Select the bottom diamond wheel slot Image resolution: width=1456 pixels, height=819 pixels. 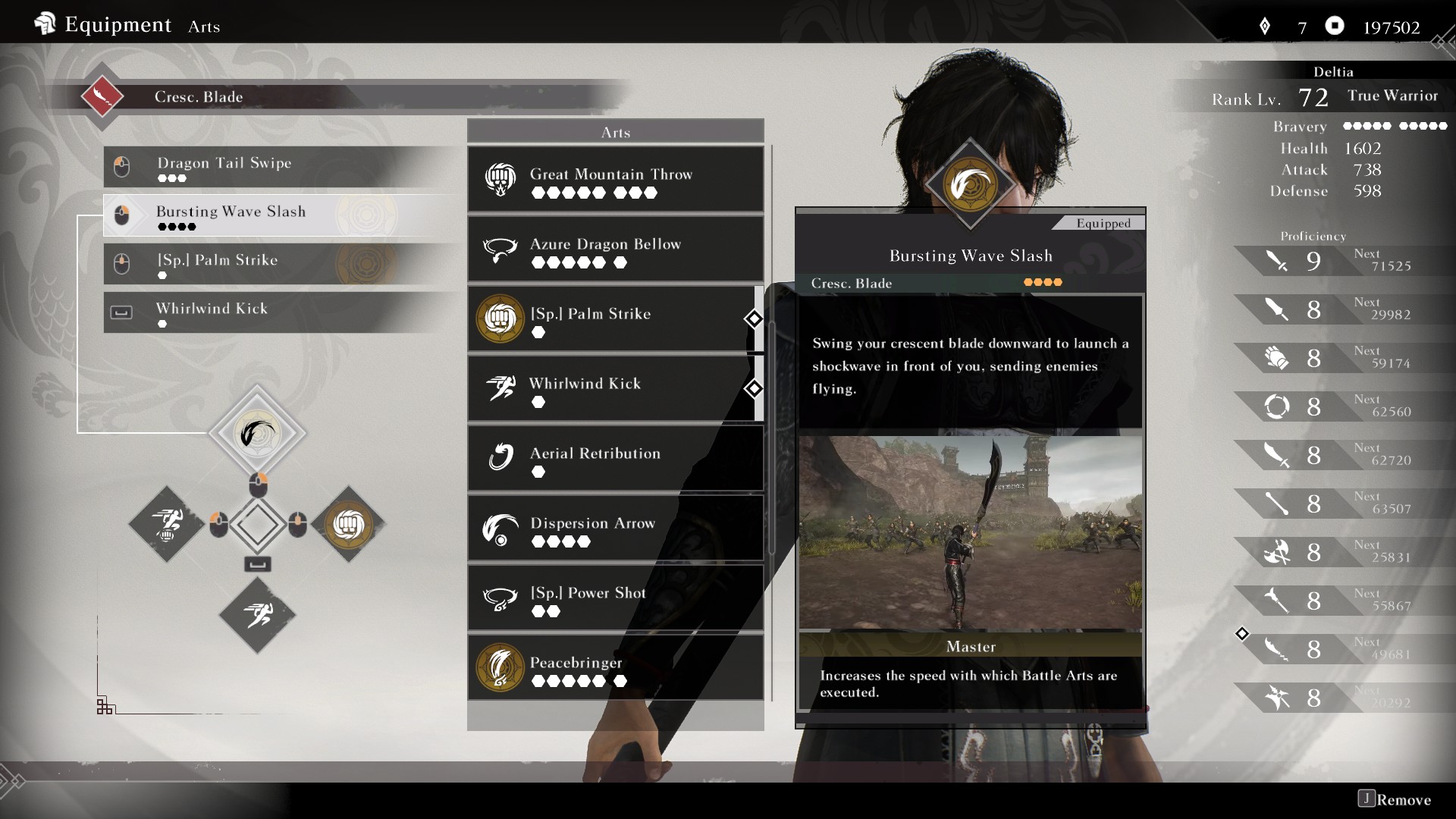[257, 615]
